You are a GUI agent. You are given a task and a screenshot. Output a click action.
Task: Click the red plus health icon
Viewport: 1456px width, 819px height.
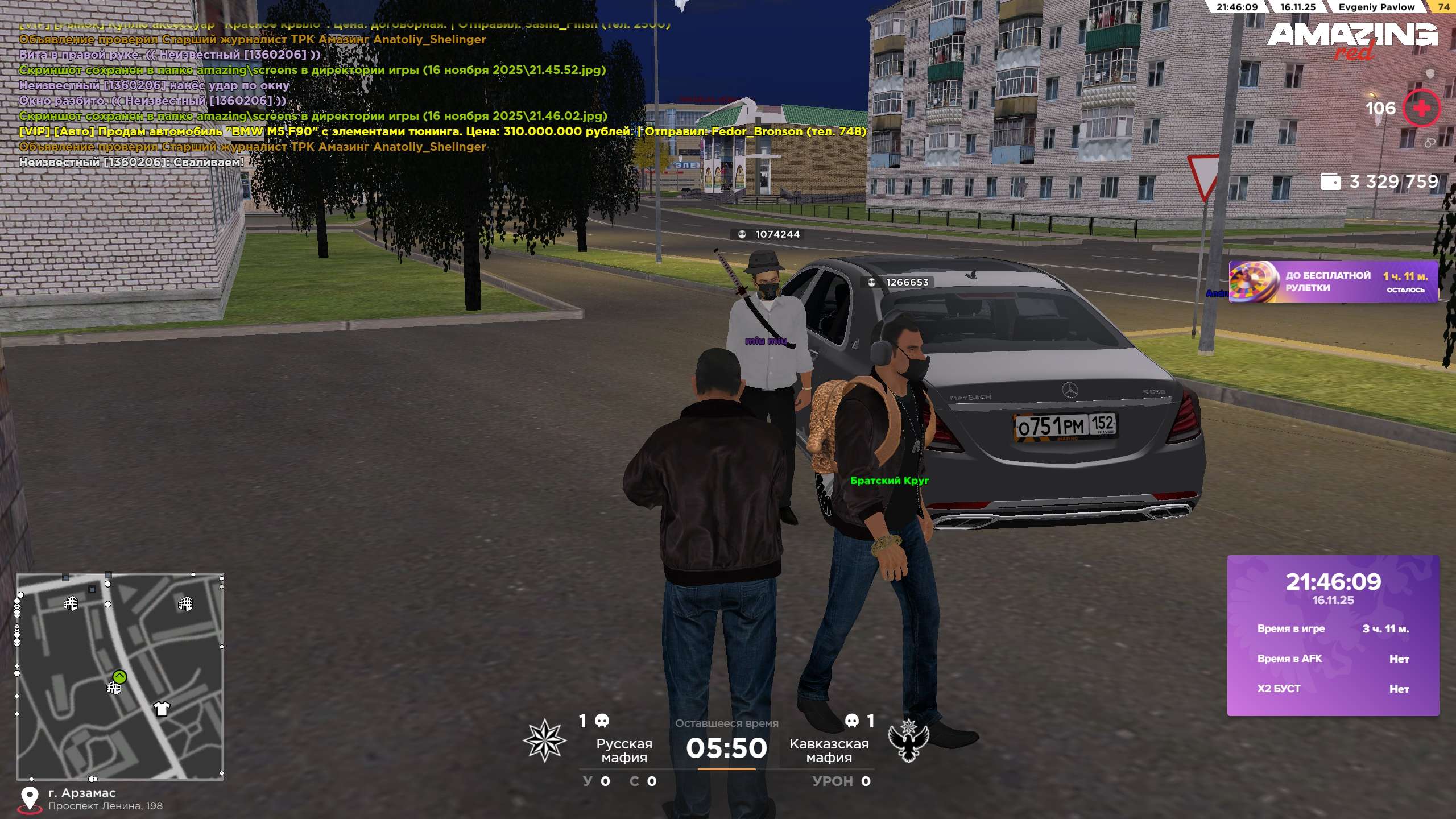pos(1421,108)
